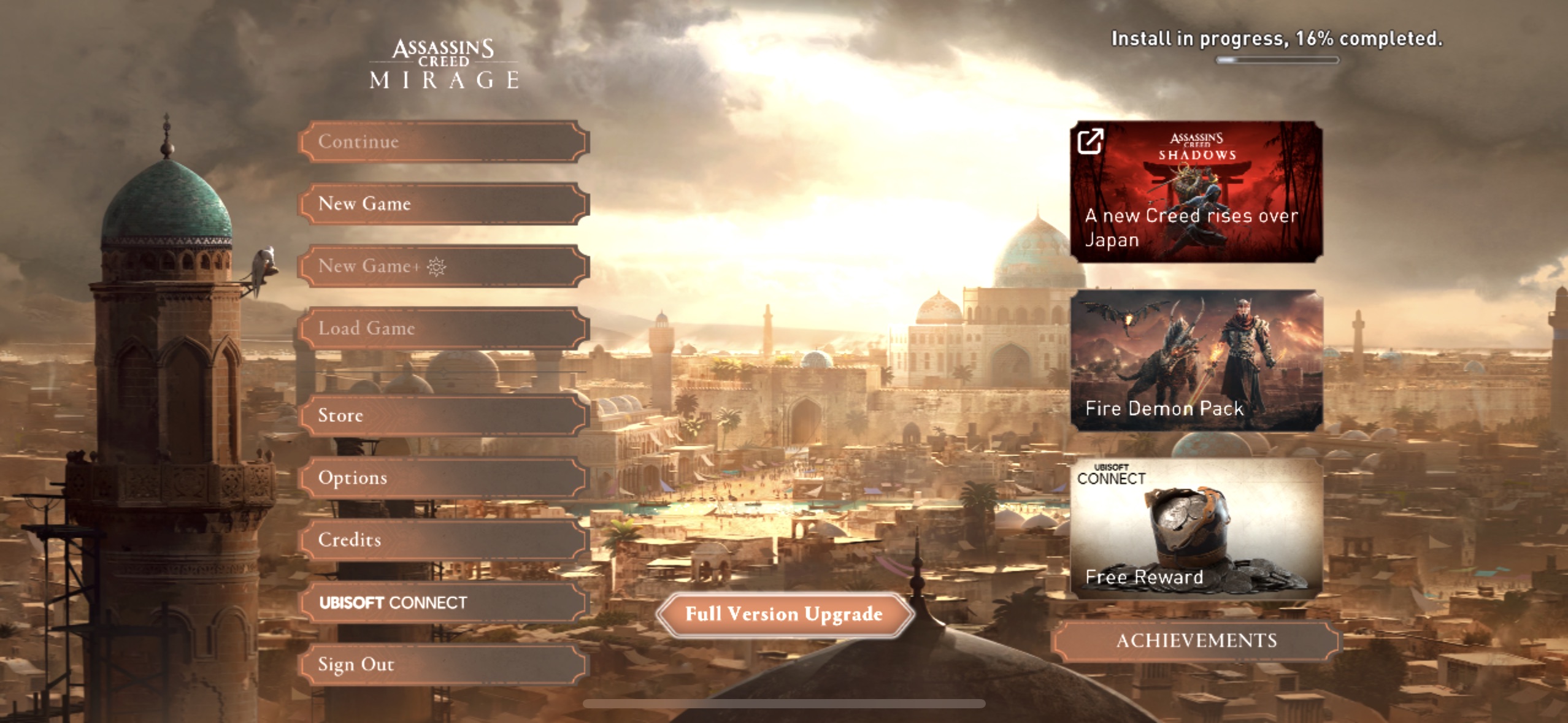View the Fire Demon Pack offer
This screenshot has width=1568, height=723.
tap(1196, 361)
